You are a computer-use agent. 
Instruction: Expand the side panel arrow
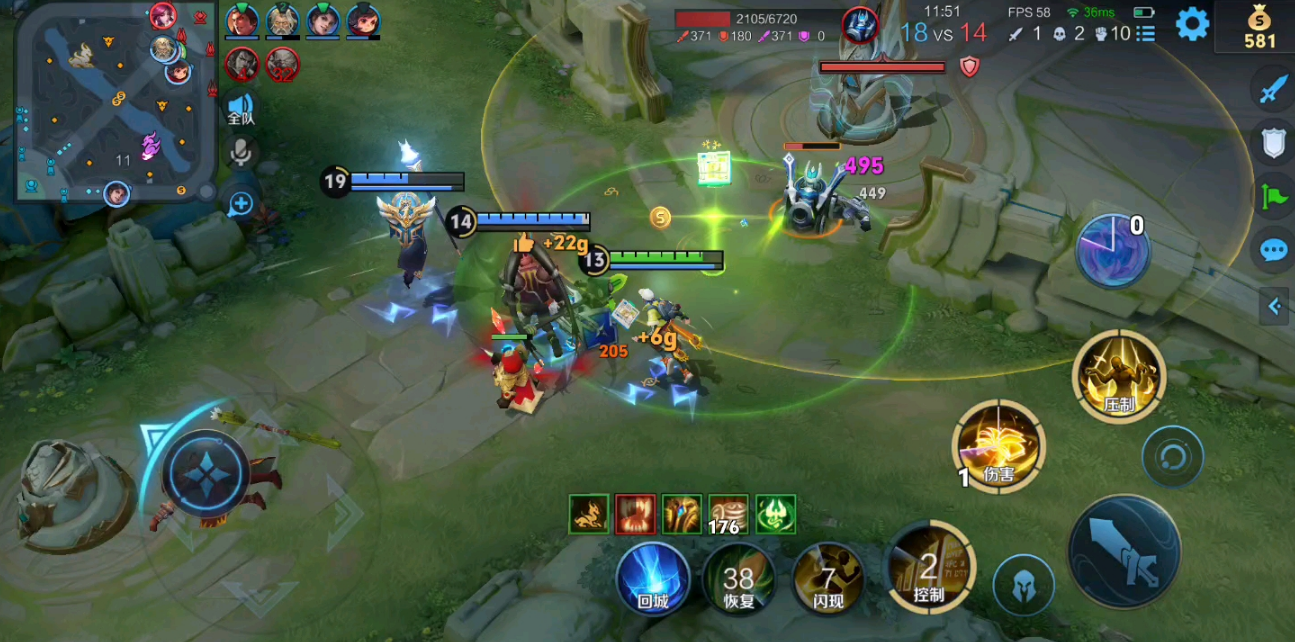[x=1274, y=307]
